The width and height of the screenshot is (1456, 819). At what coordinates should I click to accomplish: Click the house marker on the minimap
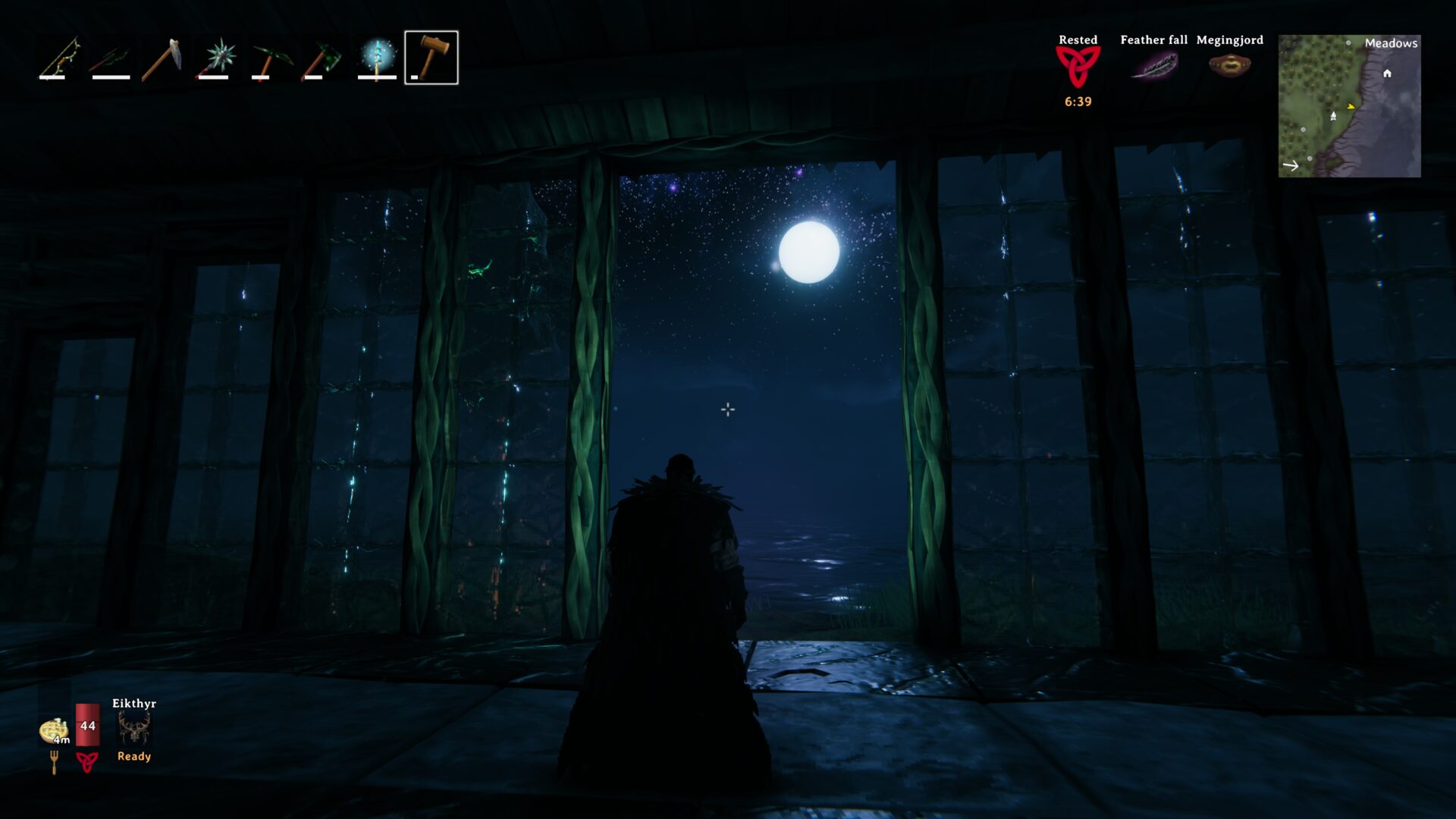[x=1387, y=74]
